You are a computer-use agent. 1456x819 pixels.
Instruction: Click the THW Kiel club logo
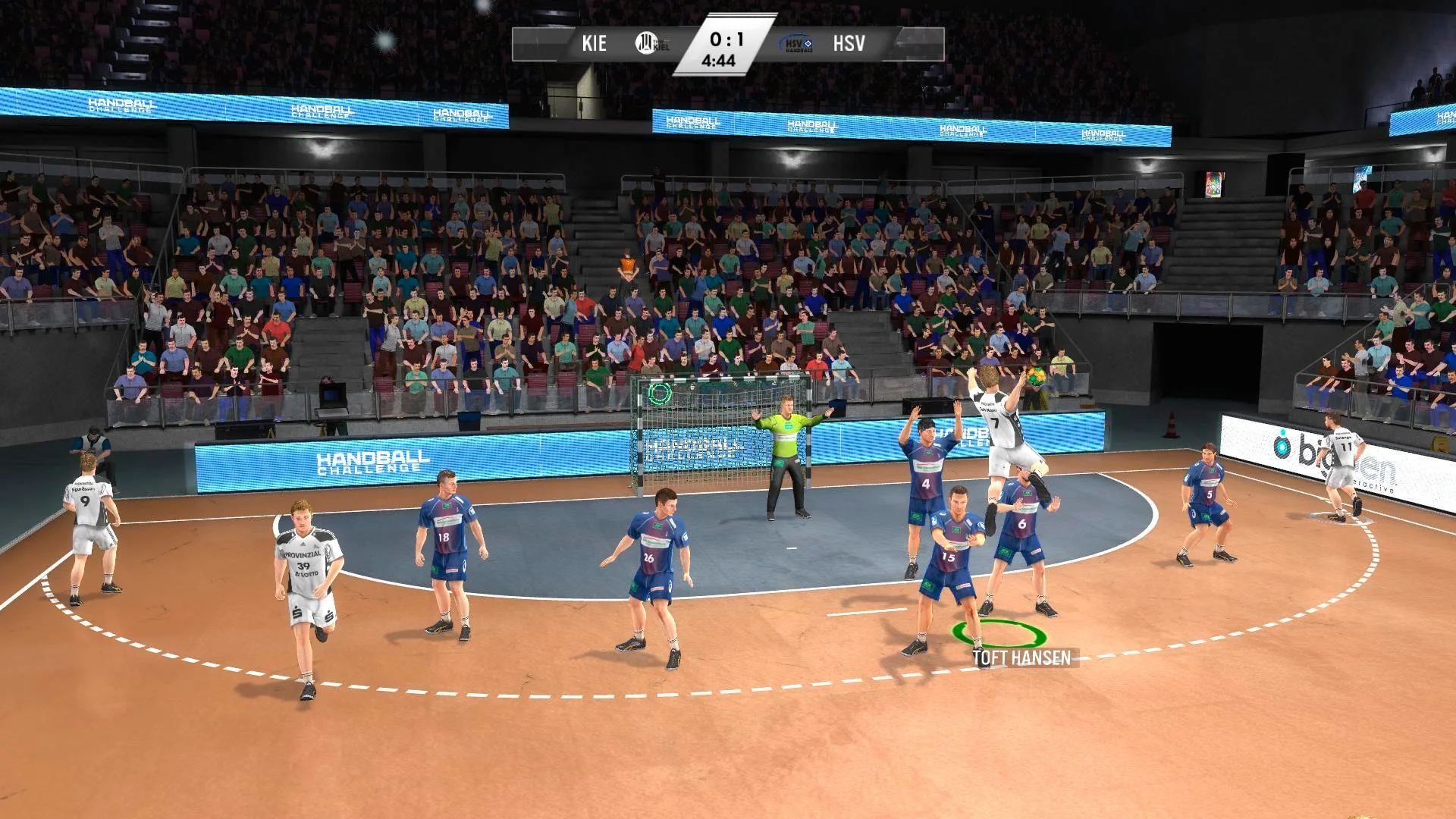[x=646, y=43]
